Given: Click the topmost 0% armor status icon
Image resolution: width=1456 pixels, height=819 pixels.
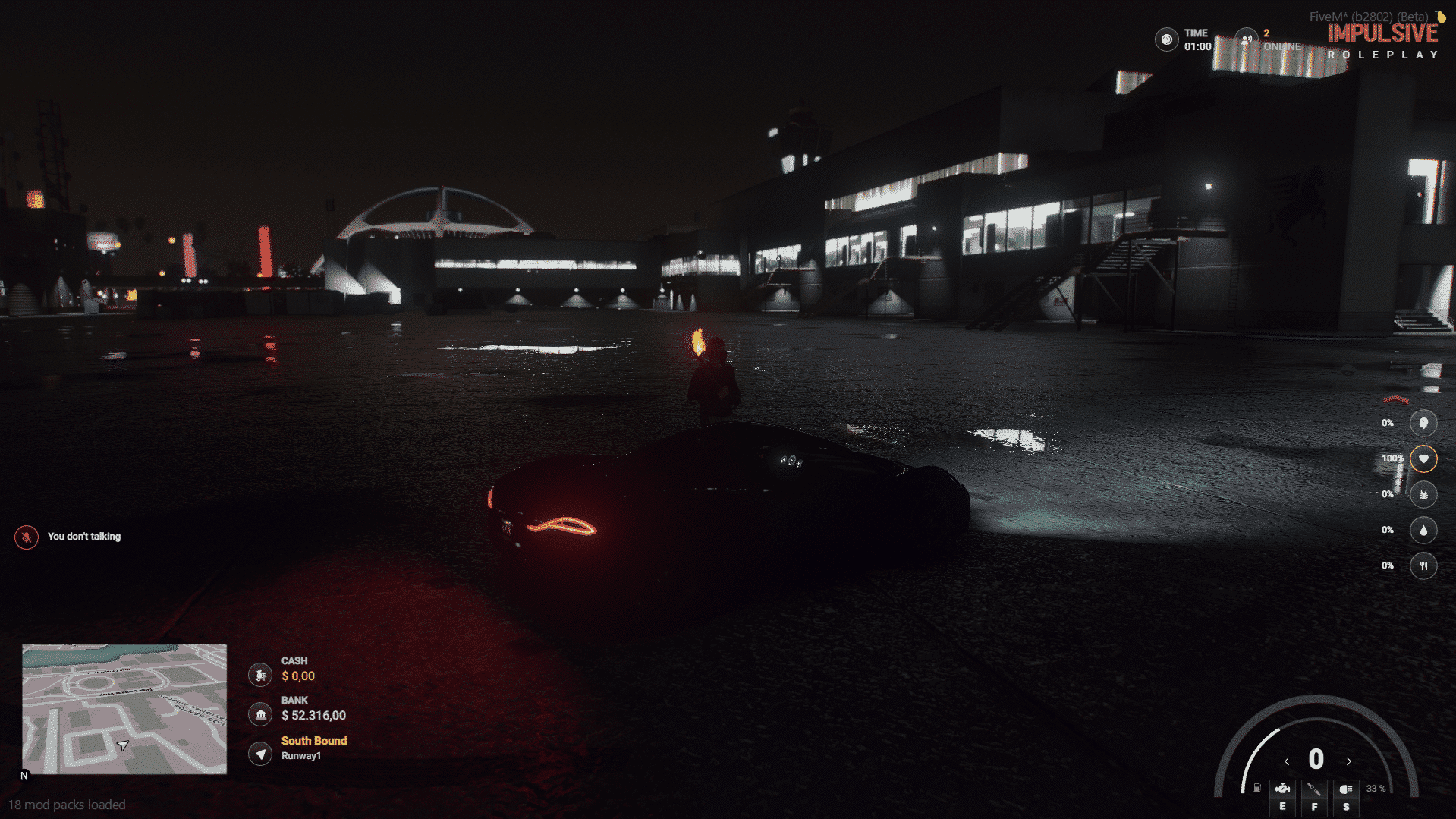Looking at the screenshot, I should coord(1423,423).
